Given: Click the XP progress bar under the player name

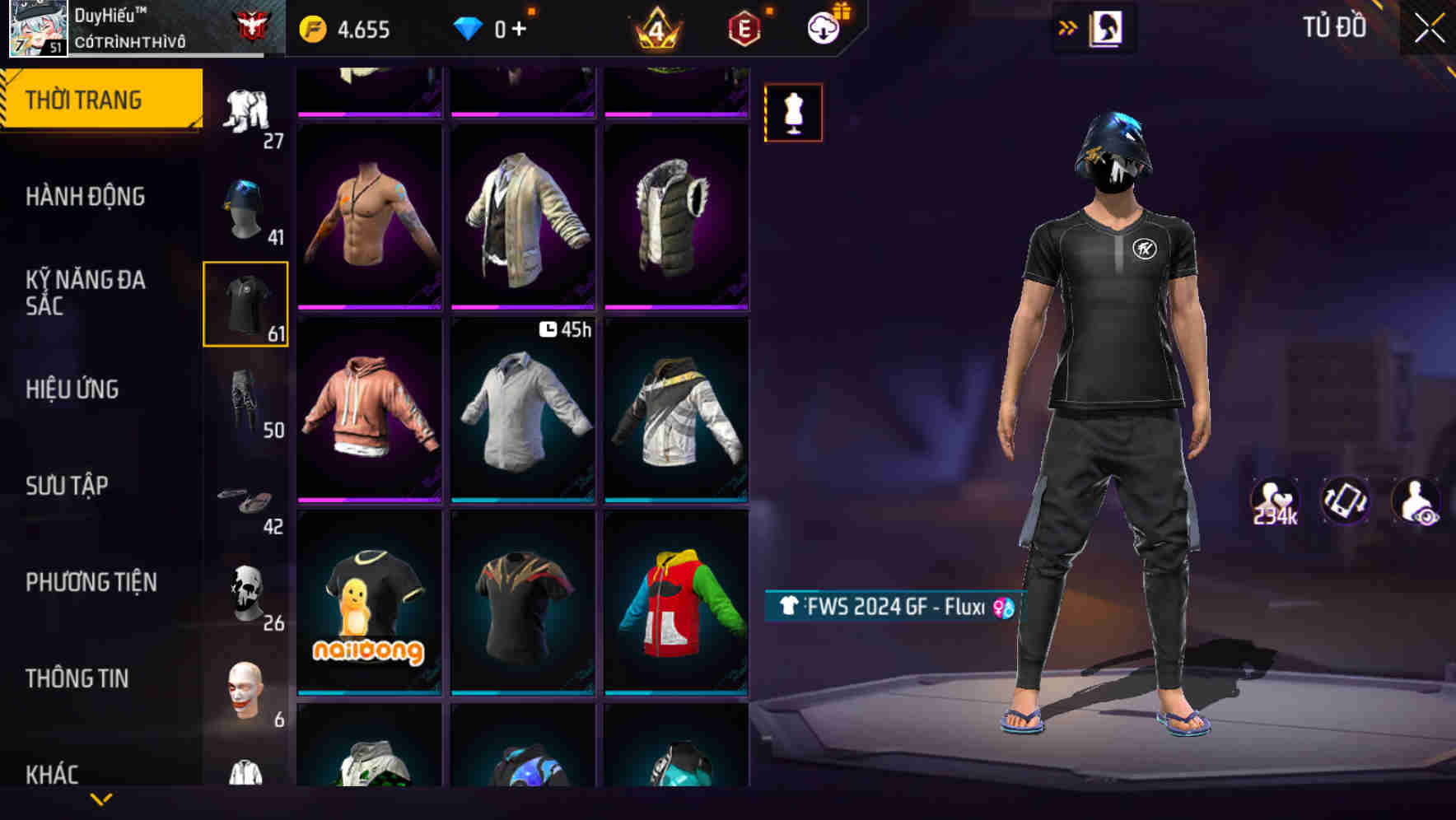Looking at the screenshot, I should pyautogui.click(x=165, y=54).
